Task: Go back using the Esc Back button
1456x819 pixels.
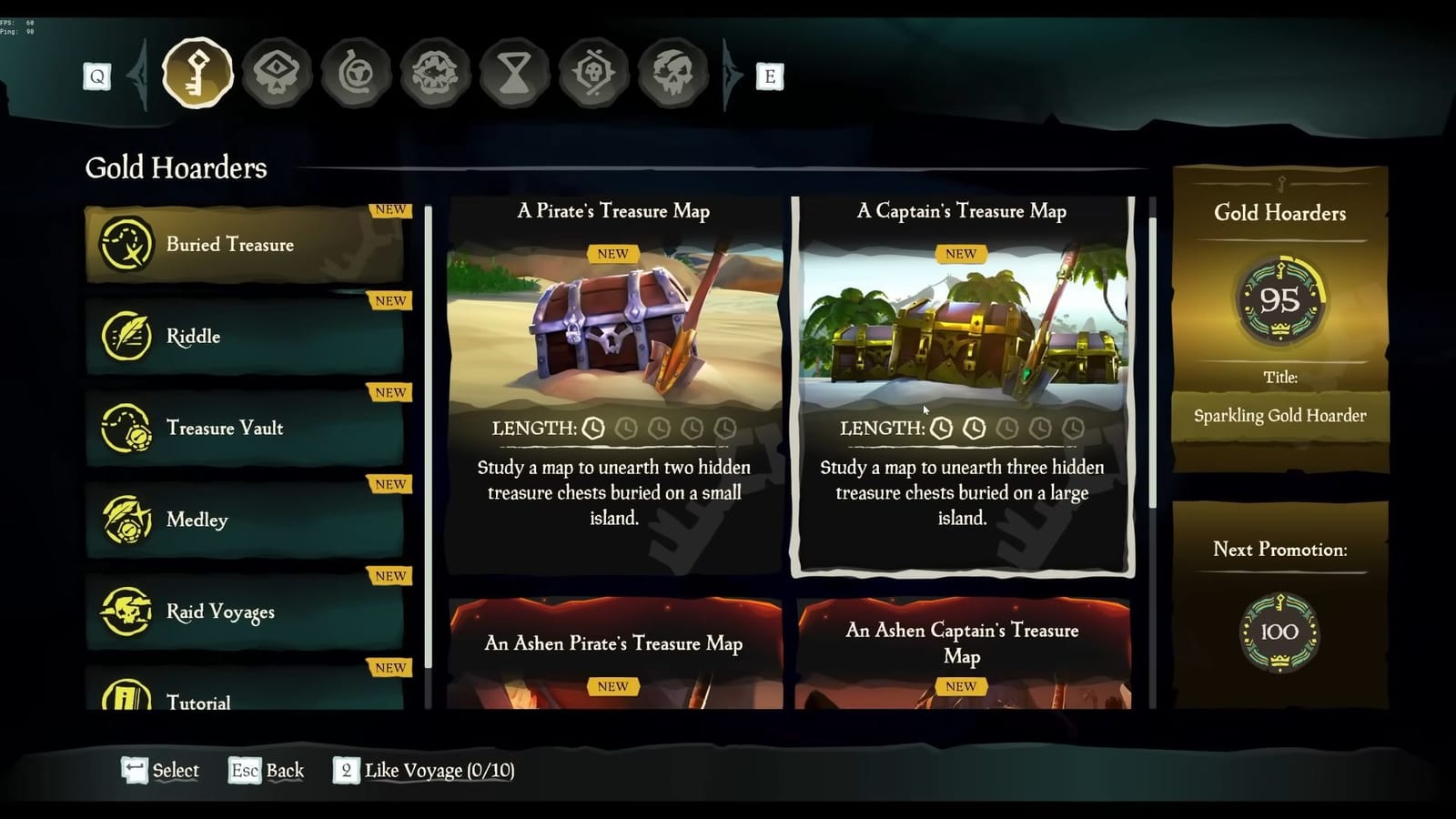Action: coord(265,771)
